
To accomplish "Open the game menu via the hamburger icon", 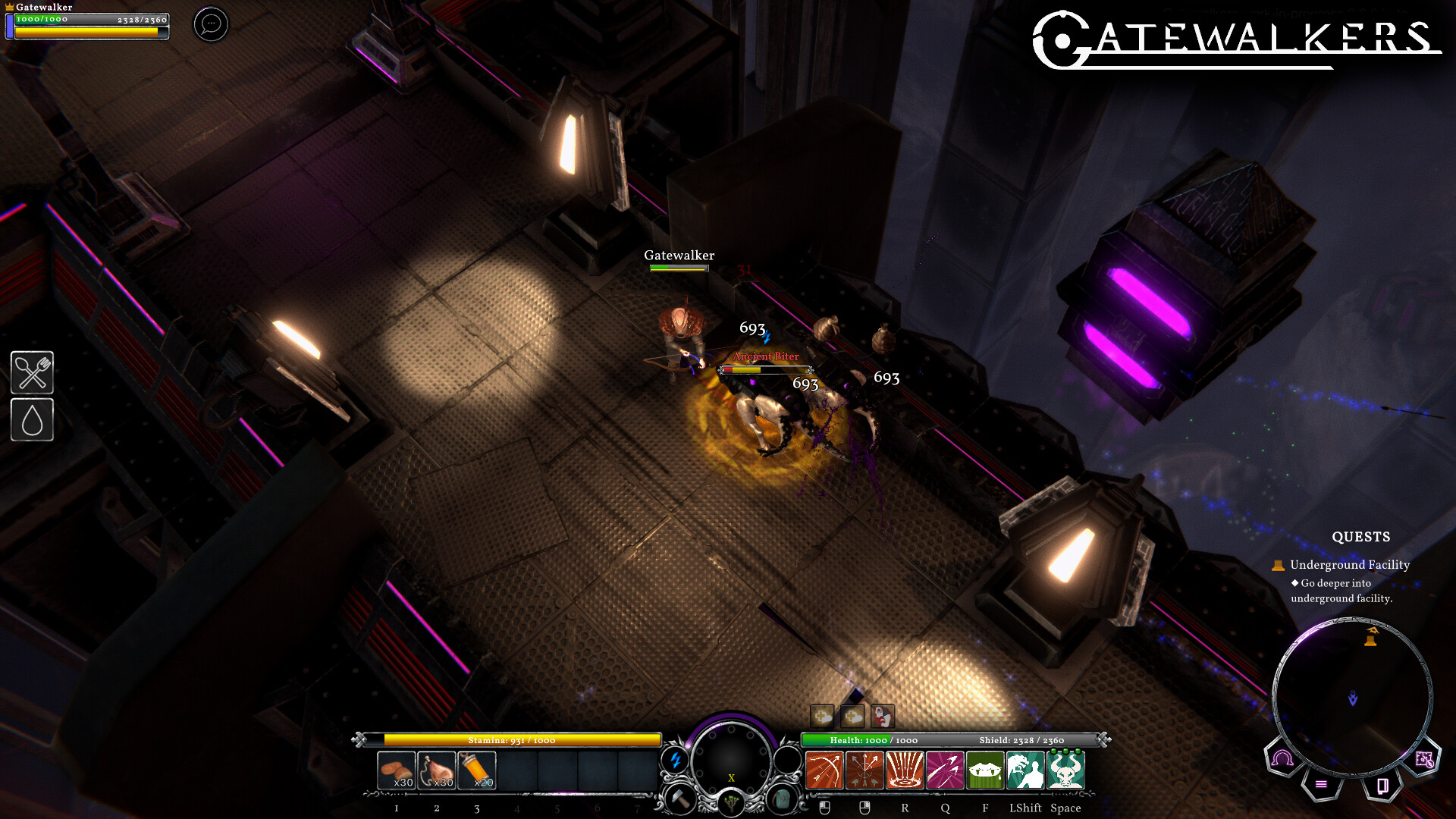I will pos(1321,784).
